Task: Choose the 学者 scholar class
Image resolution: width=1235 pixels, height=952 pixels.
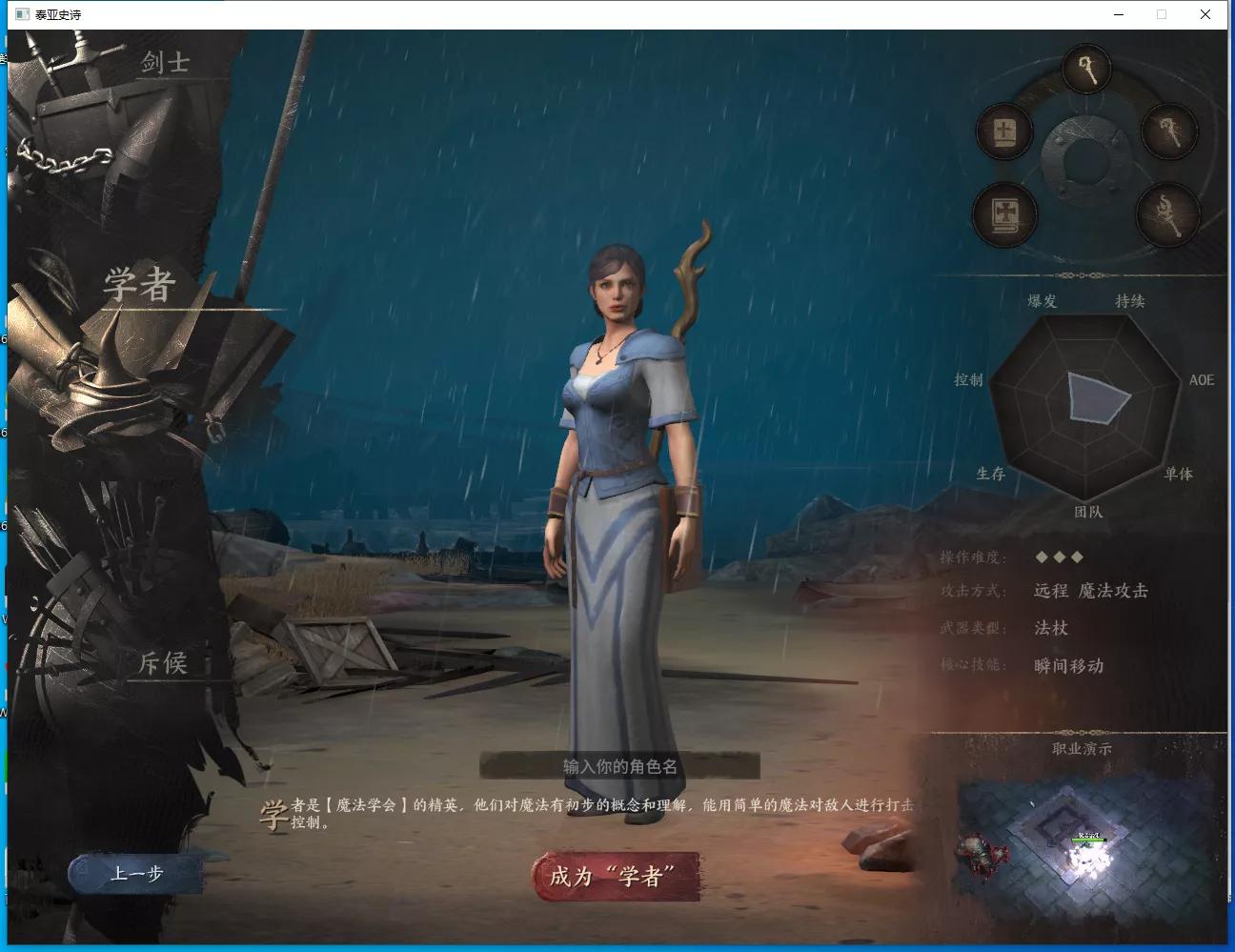Action: click(x=140, y=285)
